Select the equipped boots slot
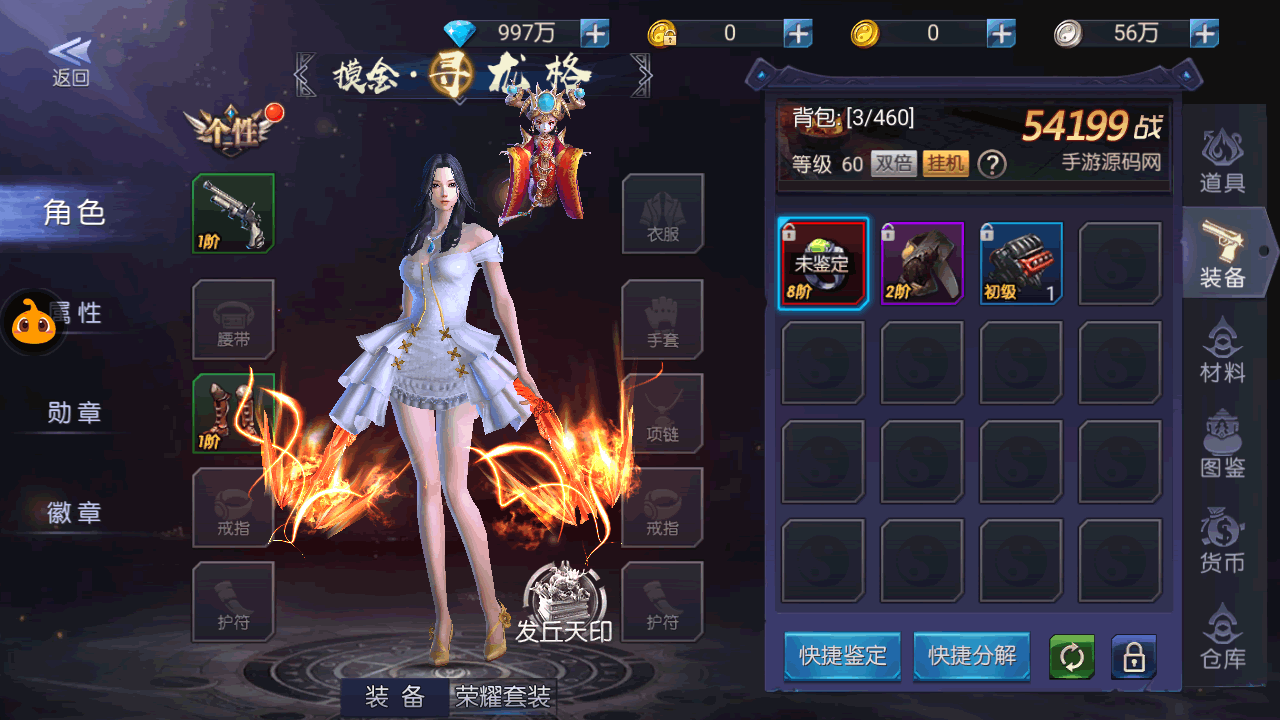This screenshot has height=720, width=1280. point(233,413)
